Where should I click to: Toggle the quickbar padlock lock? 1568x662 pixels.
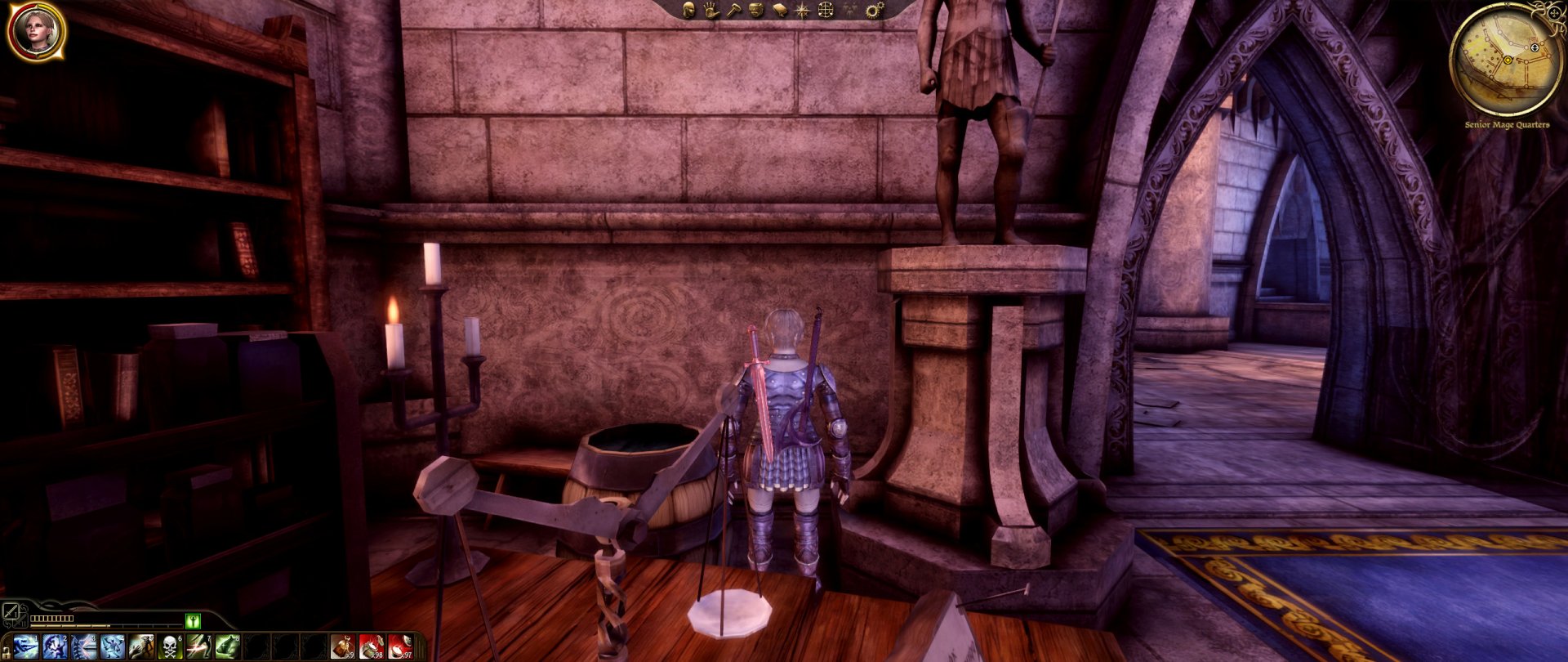[8, 652]
